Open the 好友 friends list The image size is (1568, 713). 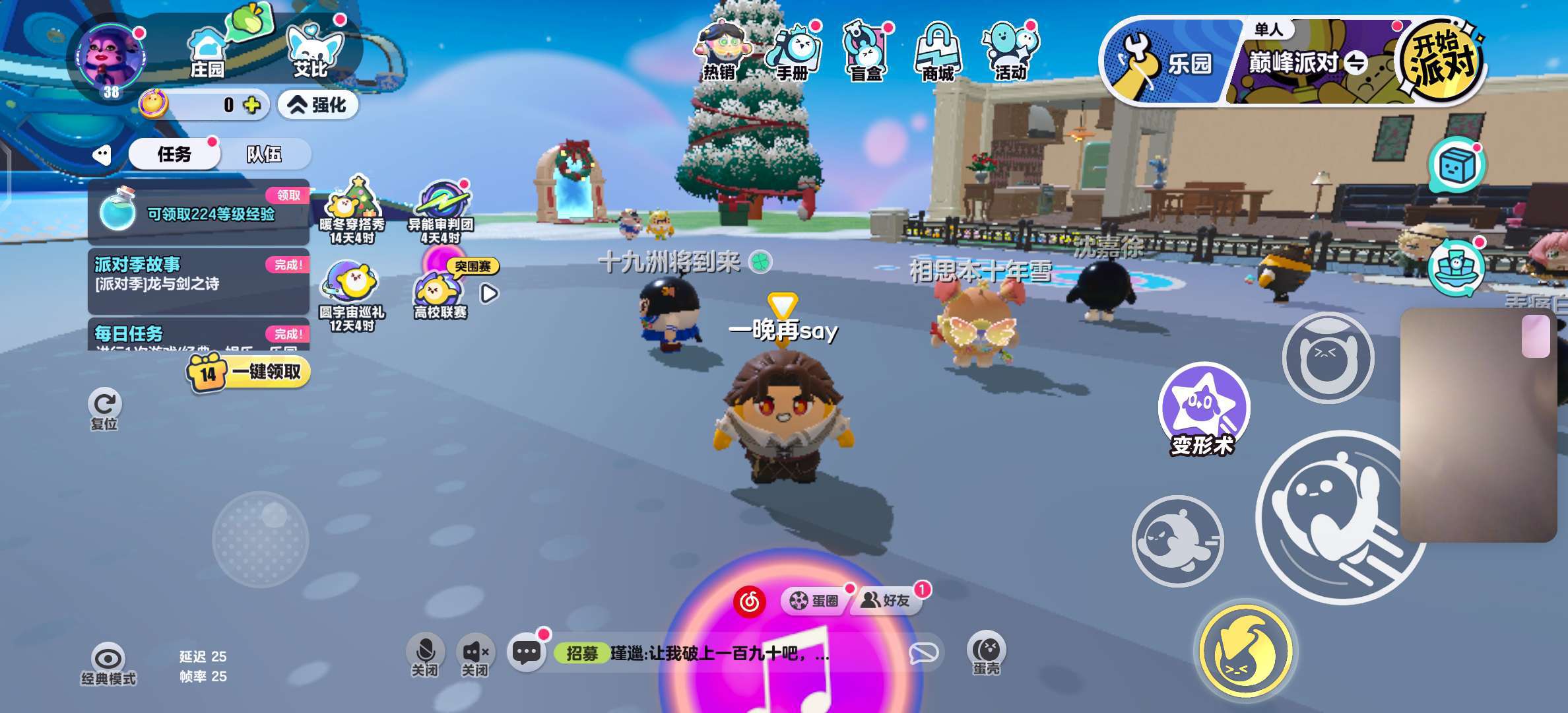888,601
